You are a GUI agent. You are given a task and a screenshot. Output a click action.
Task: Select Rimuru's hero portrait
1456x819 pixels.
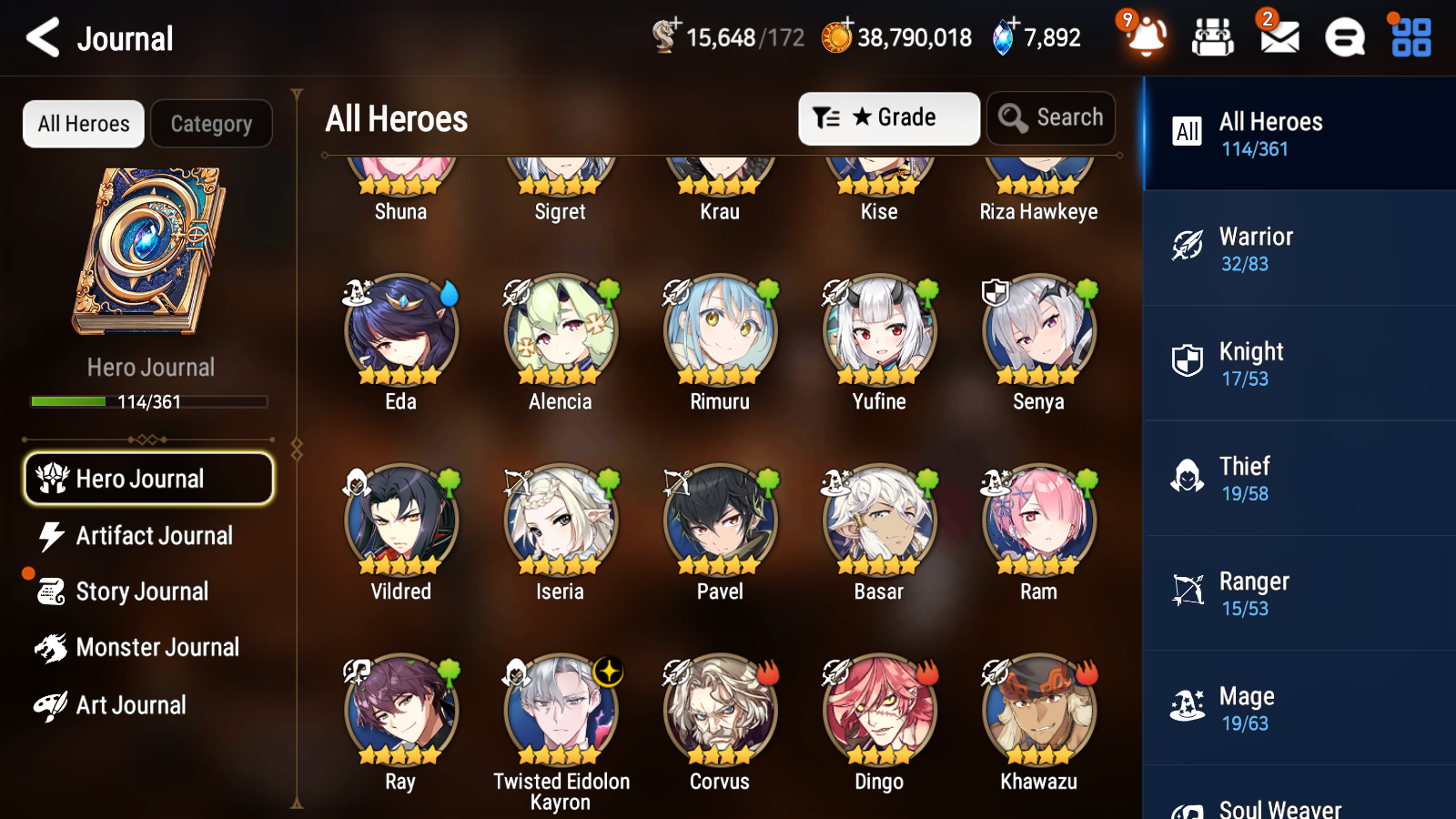719,333
